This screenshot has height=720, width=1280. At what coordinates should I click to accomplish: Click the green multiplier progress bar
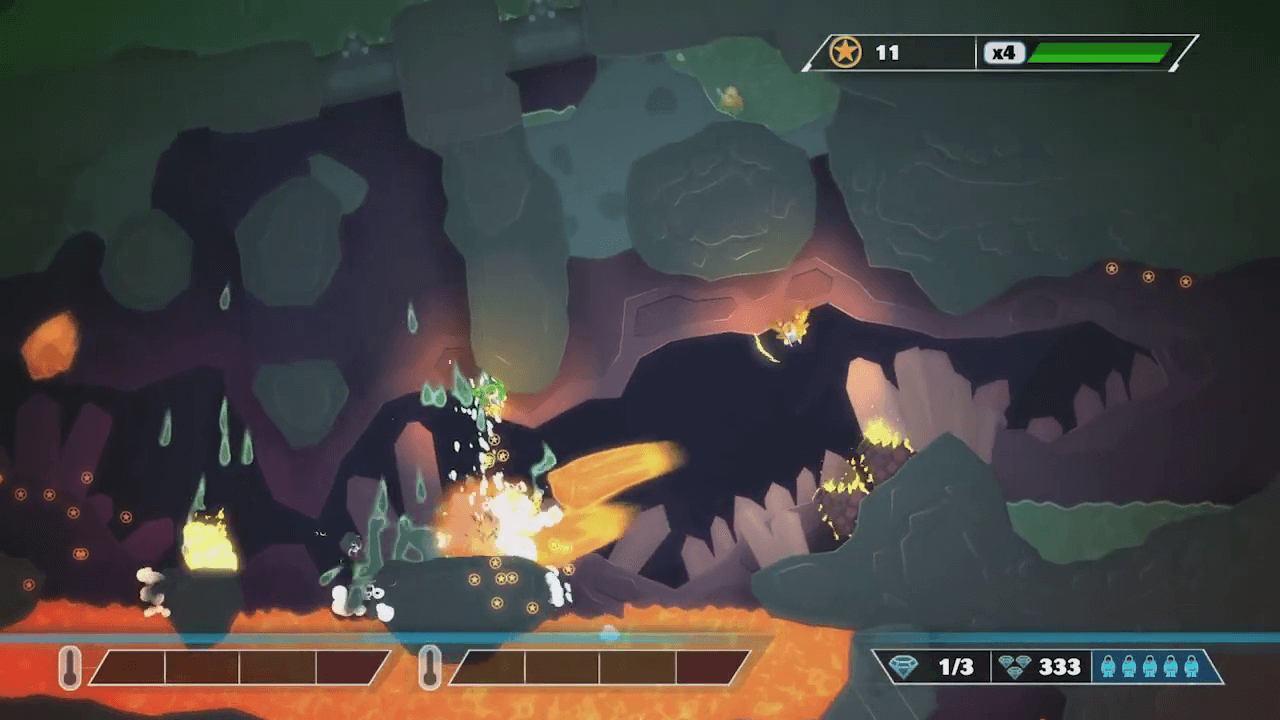pyautogui.click(x=1098, y=53)
